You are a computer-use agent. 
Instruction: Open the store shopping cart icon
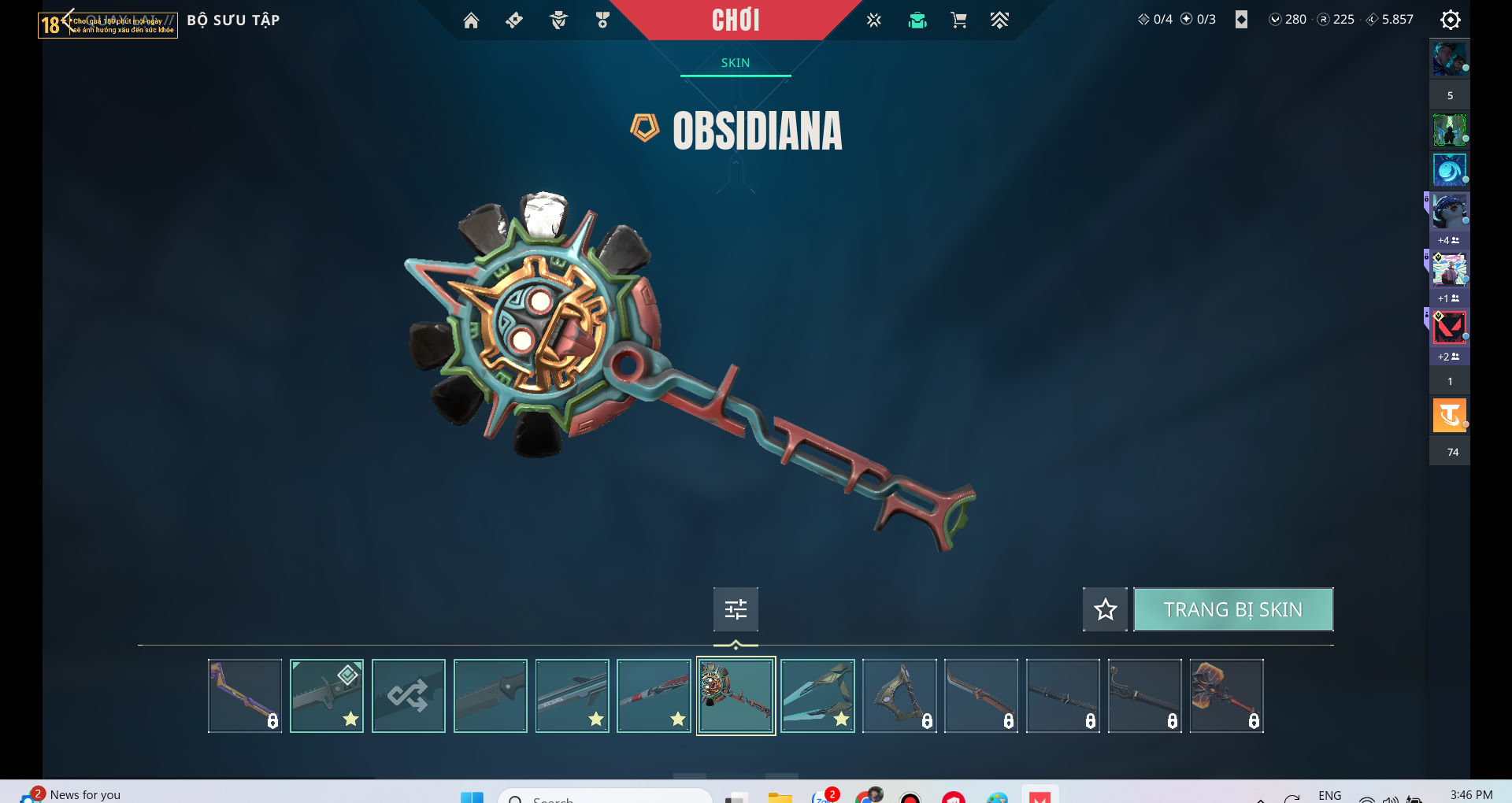958,20
